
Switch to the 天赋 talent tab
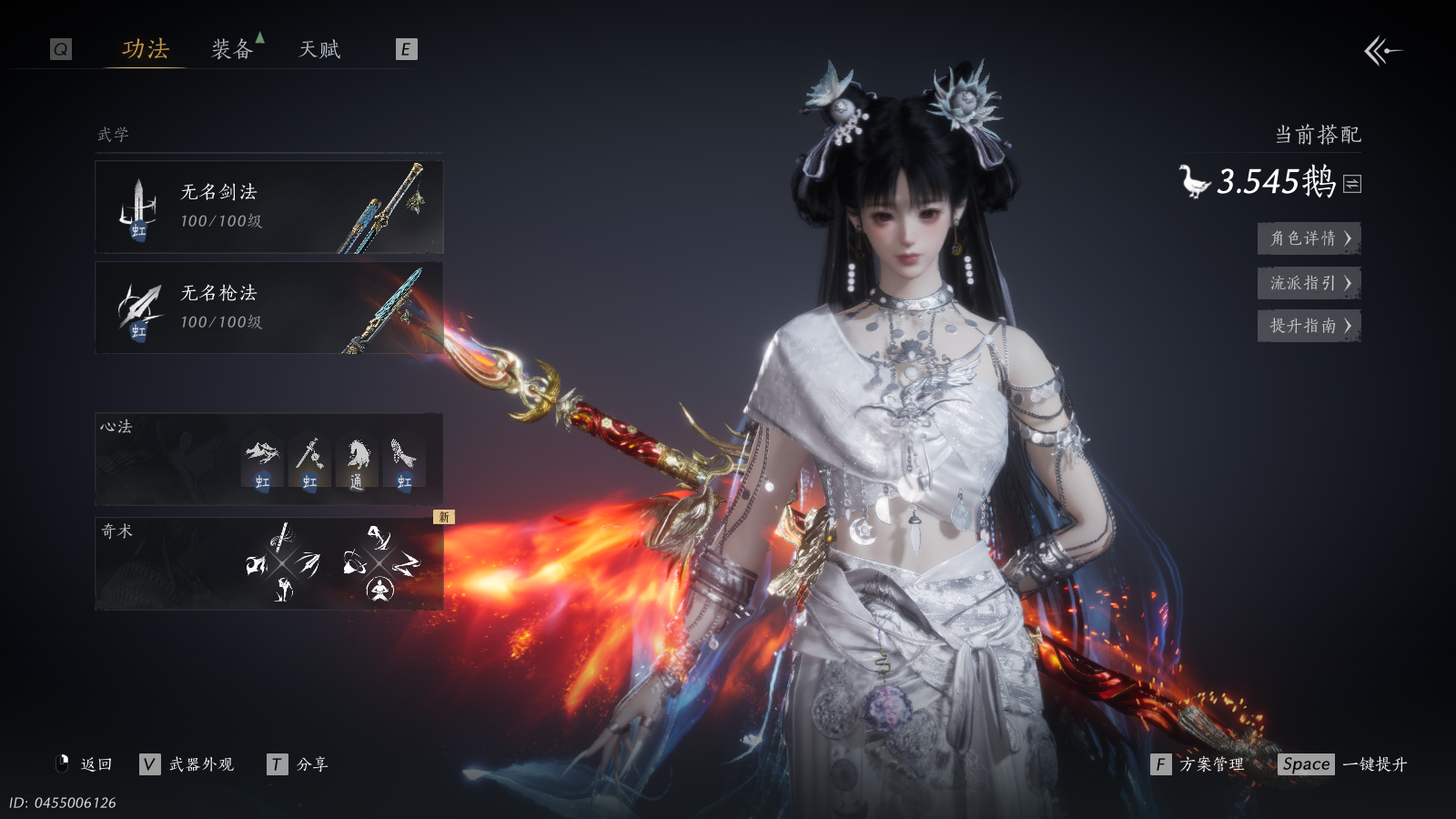coord(319,49)
